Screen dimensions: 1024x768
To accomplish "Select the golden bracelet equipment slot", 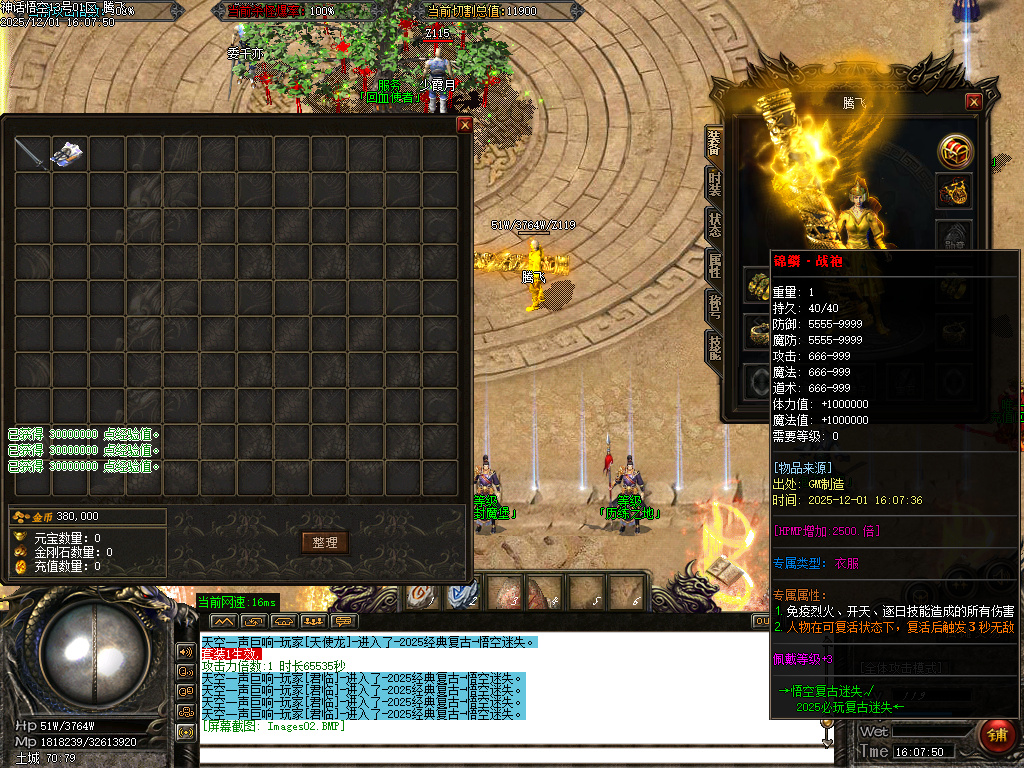I will pyautogui.click(x=758, y=287).
